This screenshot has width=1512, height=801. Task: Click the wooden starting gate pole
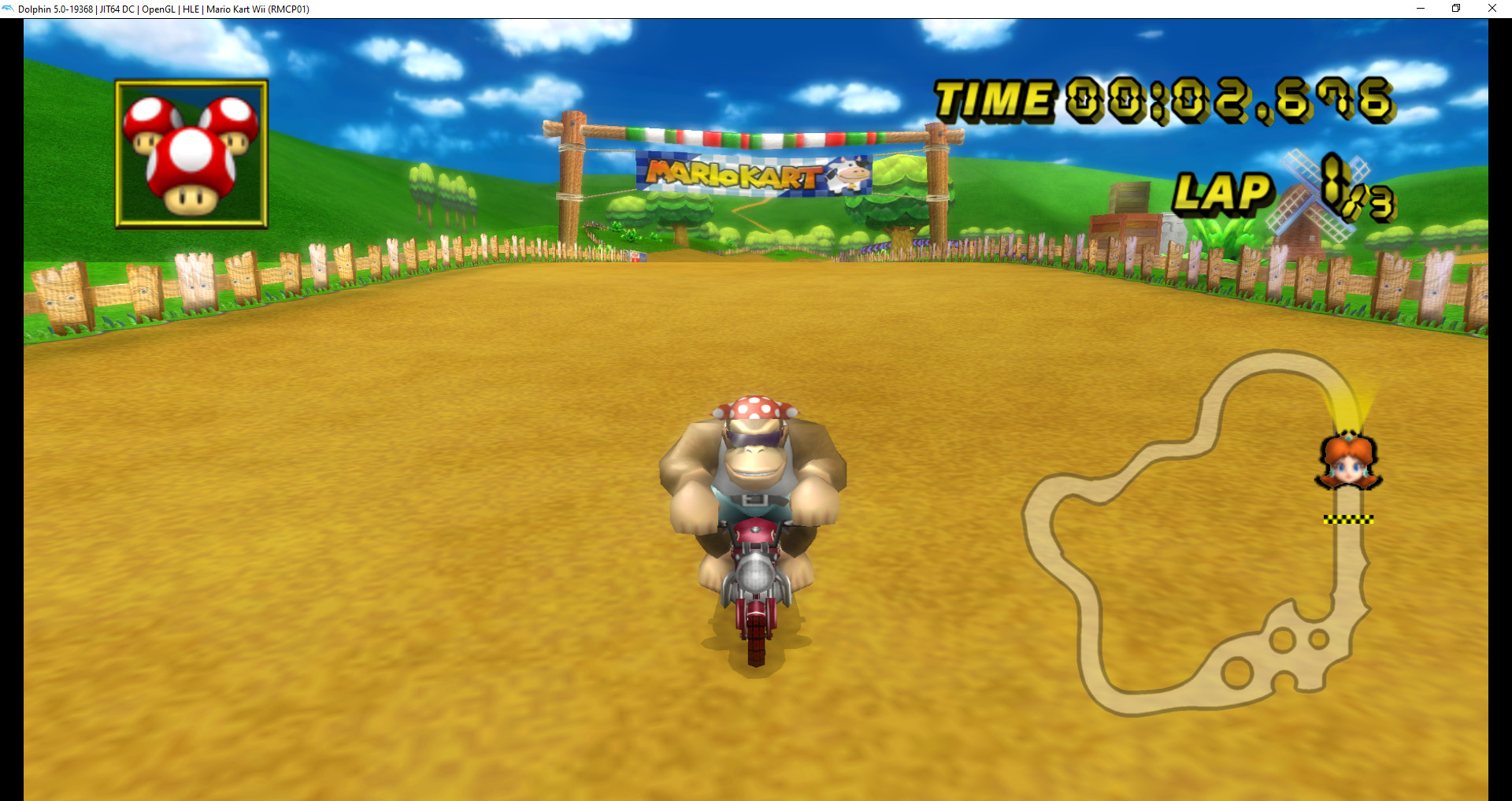571,181
